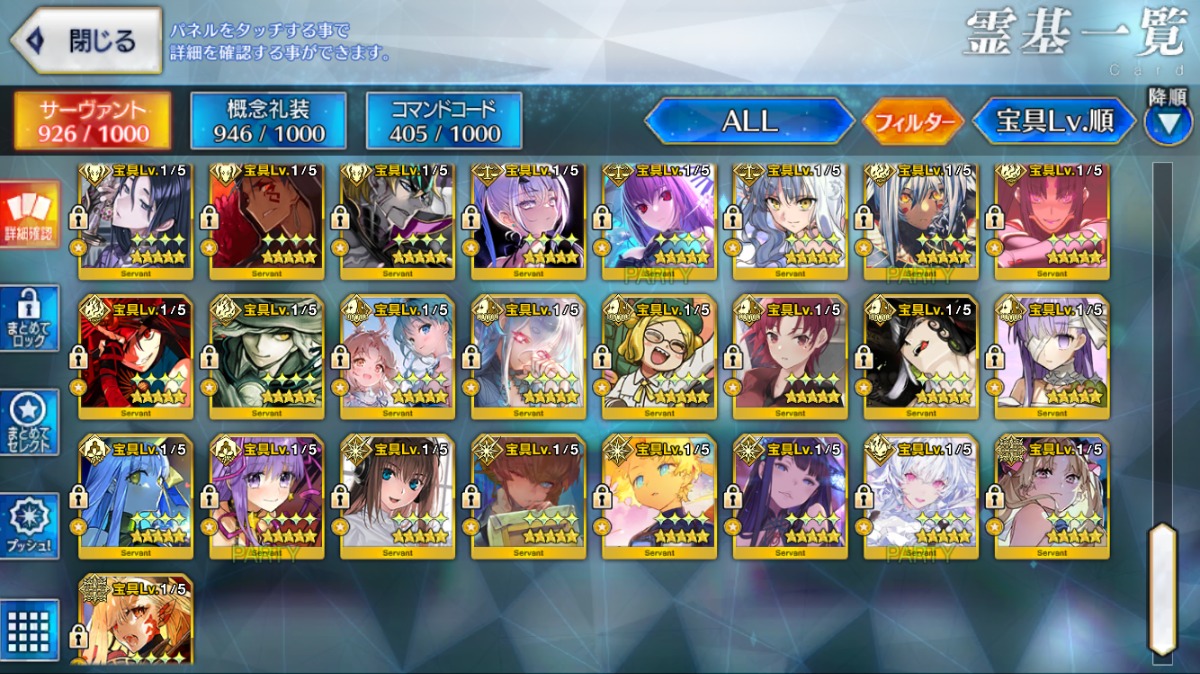Change sort order via 宝具Lv.順 button
The height and width of the screenshot is (674, 1200).
point(1055,122)
